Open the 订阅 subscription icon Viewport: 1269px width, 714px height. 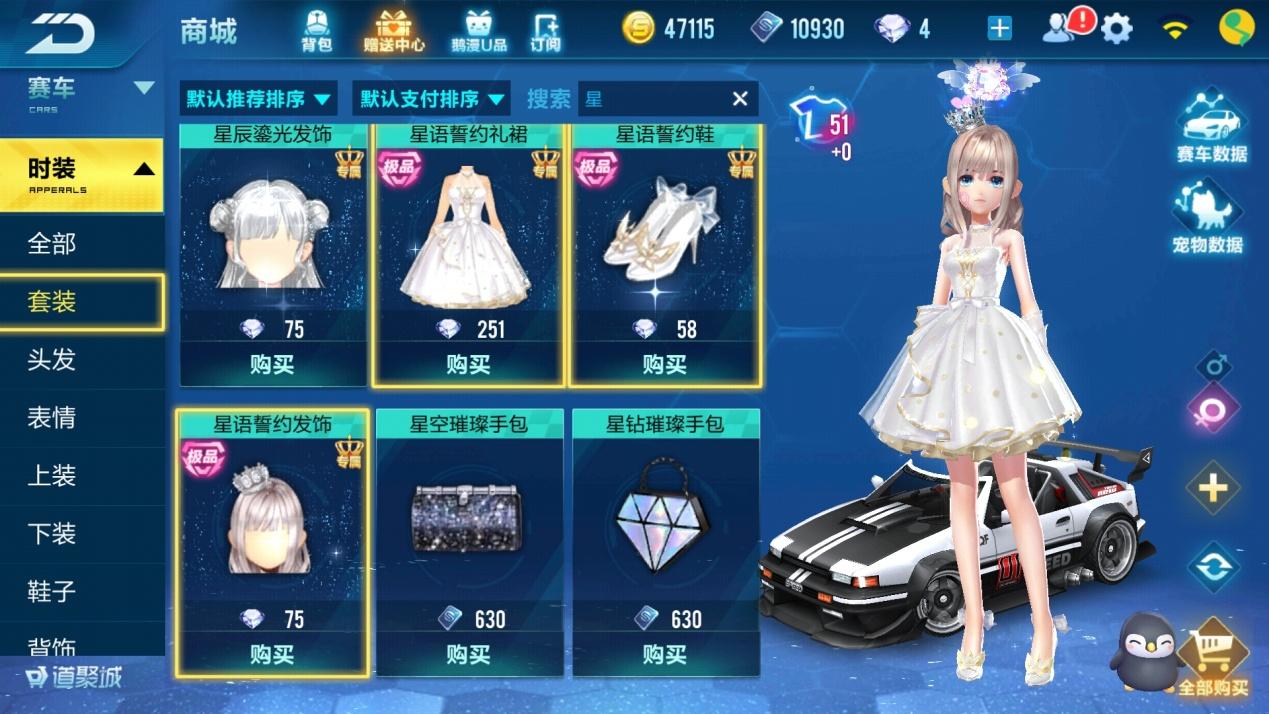pos(545,30)
